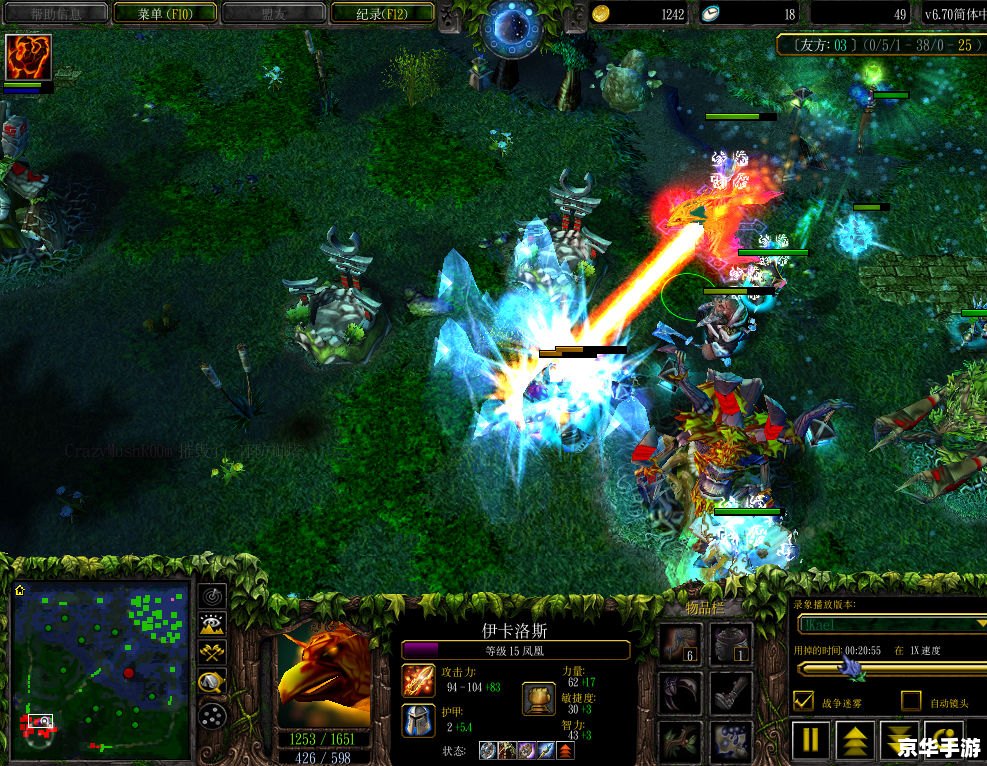
Task: Click the attack damage flaming sword icon
Action: point(418,680)
